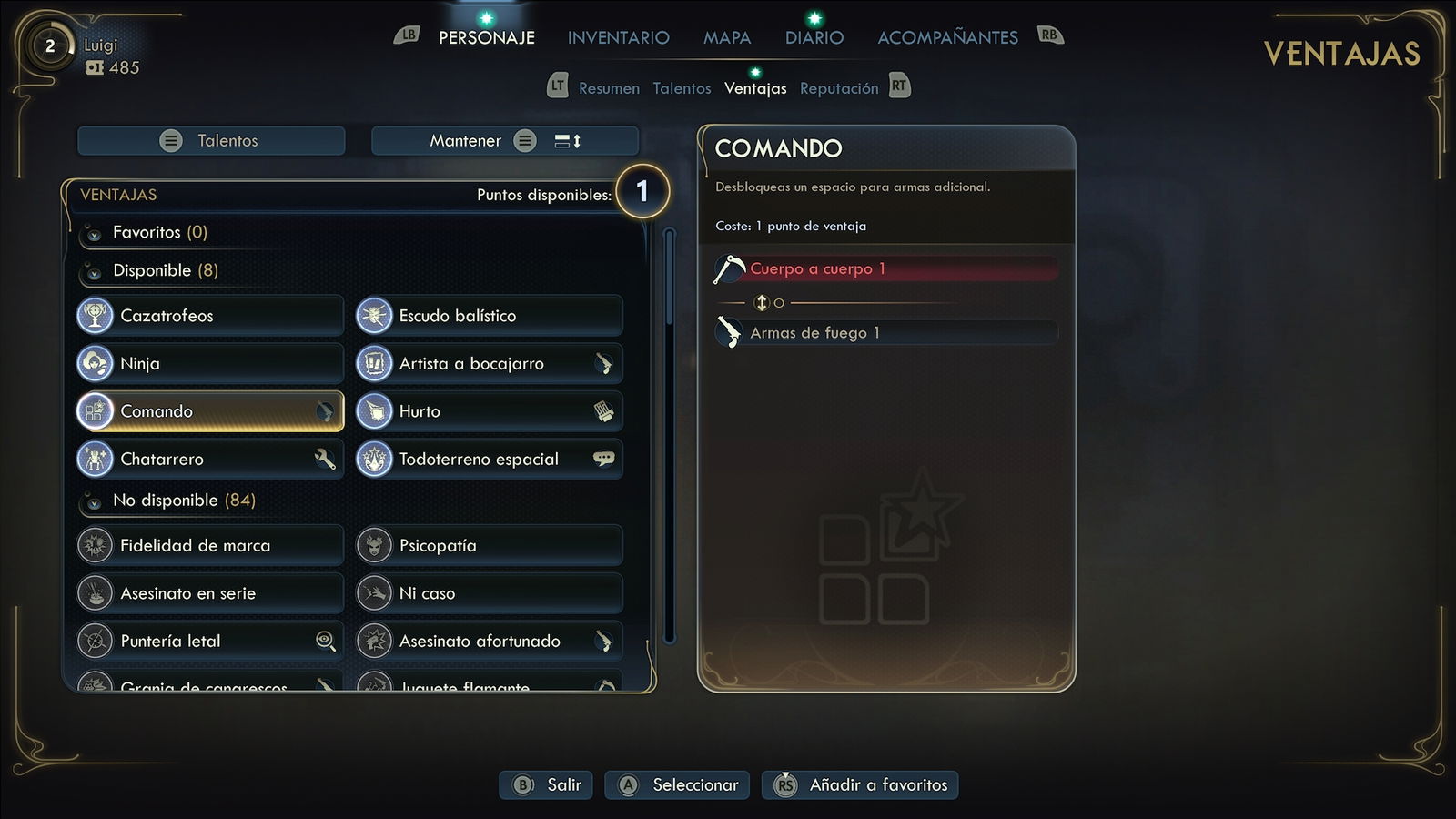Switch to the Talentos sub-tab

tap(682, 88)
